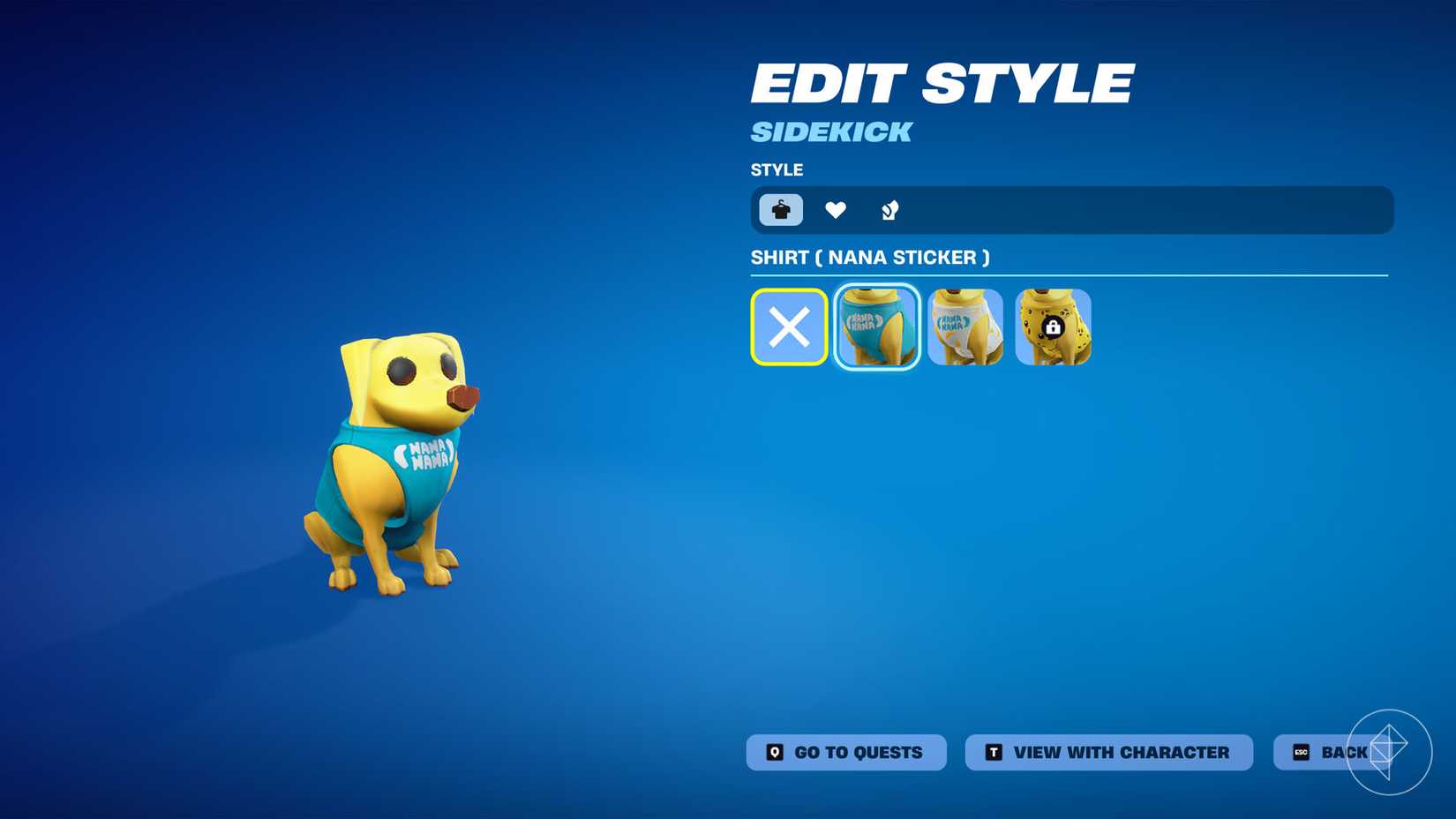Screen dimensions: 1456x819
Task: Switch the shirt to the white Nana Nana style
Action: point(965,327)
